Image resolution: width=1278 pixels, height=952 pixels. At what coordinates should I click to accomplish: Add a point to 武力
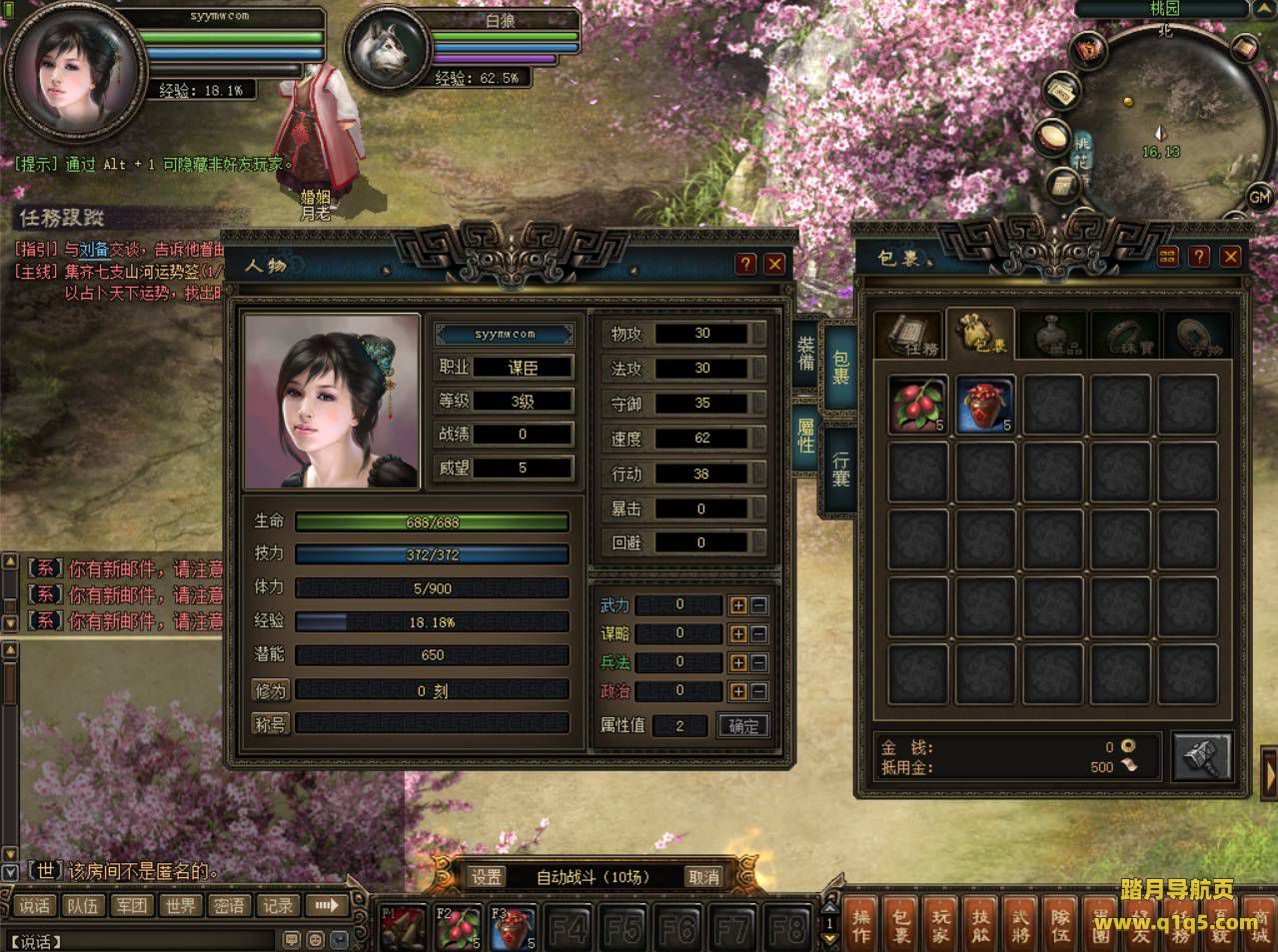(737, 604)
